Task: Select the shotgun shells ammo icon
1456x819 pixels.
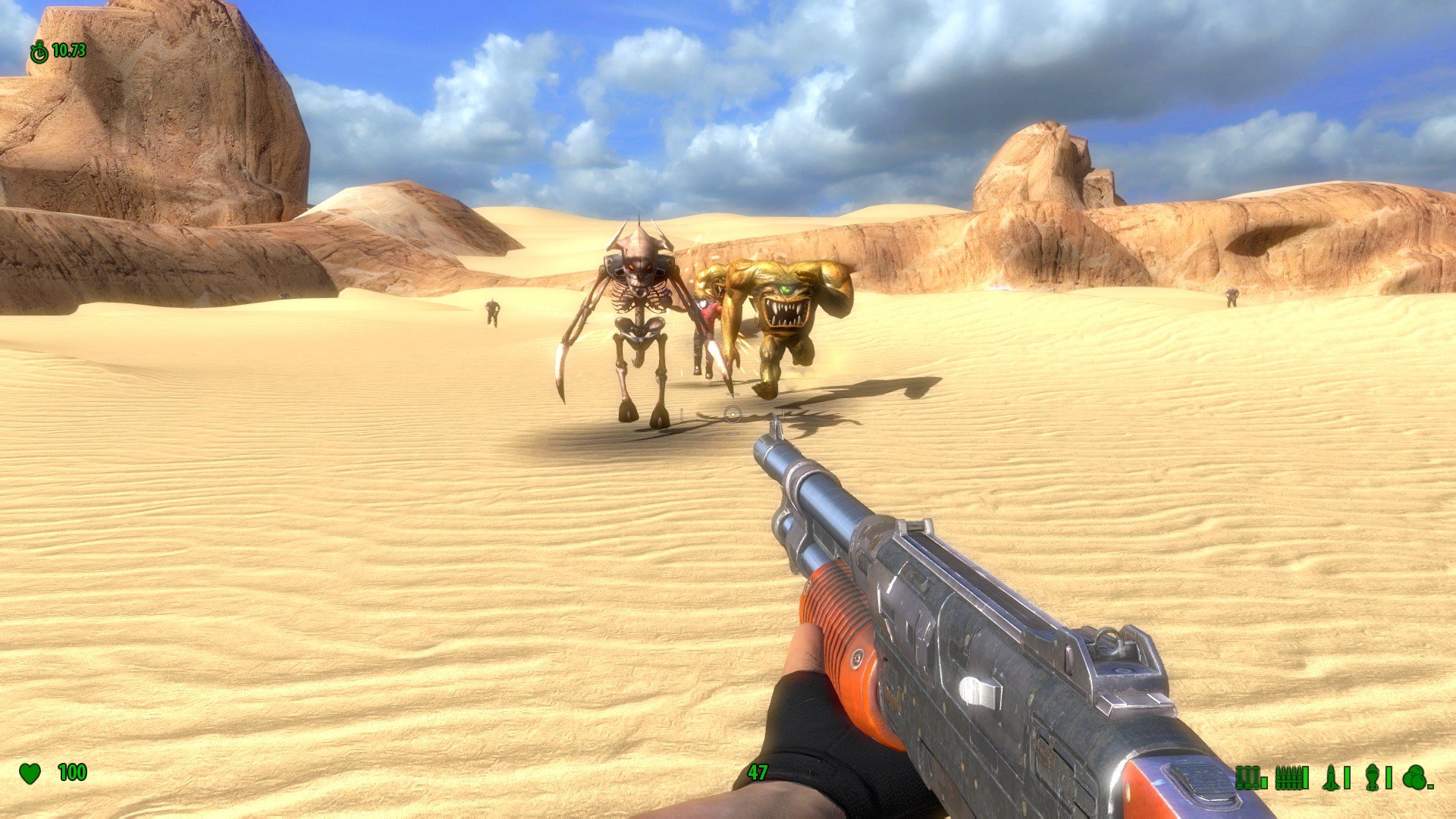Action: point(1247,777)
